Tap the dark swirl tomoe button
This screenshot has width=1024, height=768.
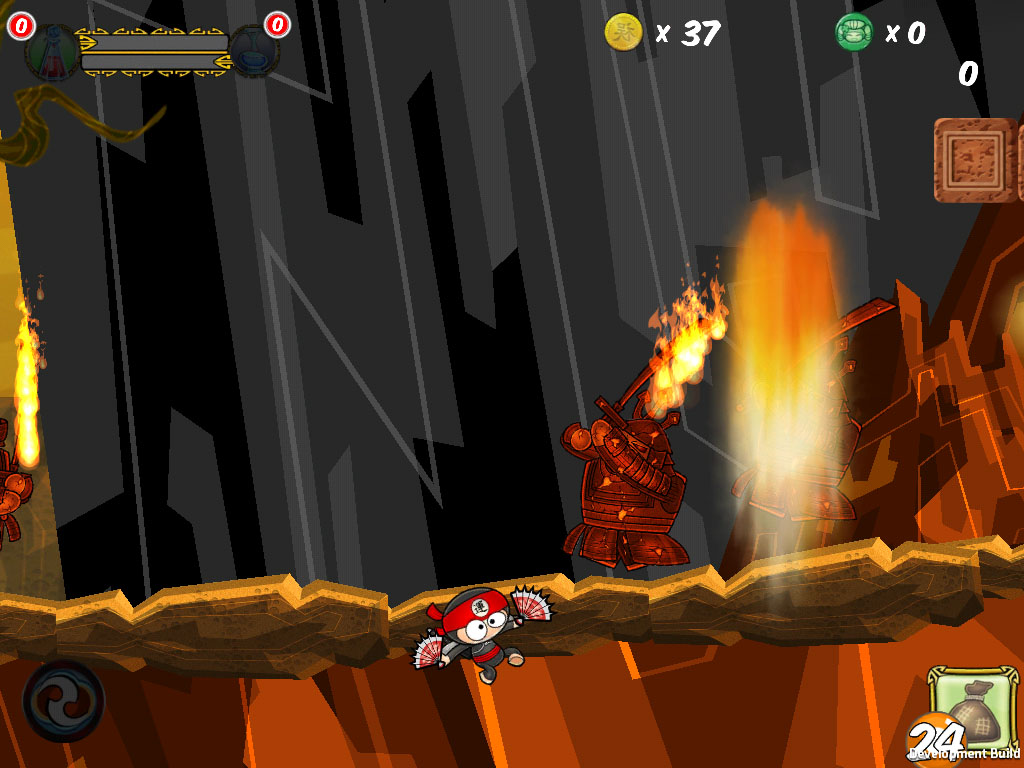(x=63, y=700)
